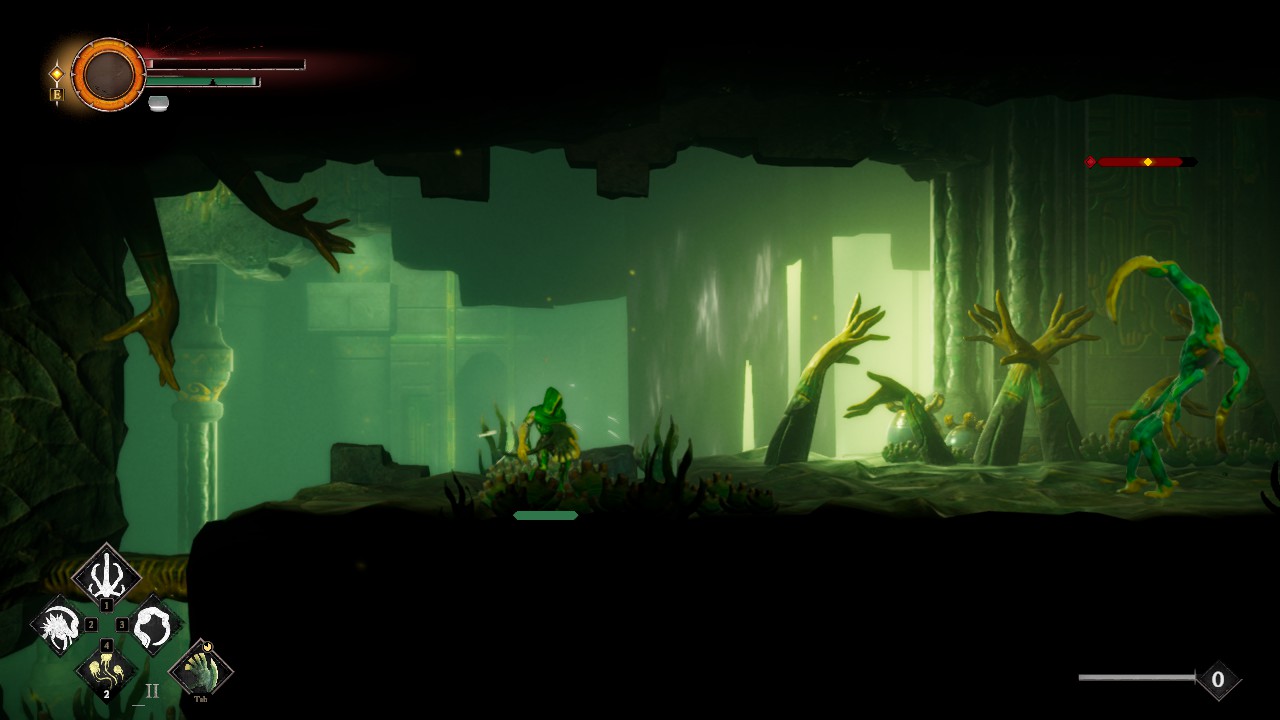The height and width of the screenshot is (720, 1280).
Task: Click the orange ring character portrait
Action: point(108,74)
